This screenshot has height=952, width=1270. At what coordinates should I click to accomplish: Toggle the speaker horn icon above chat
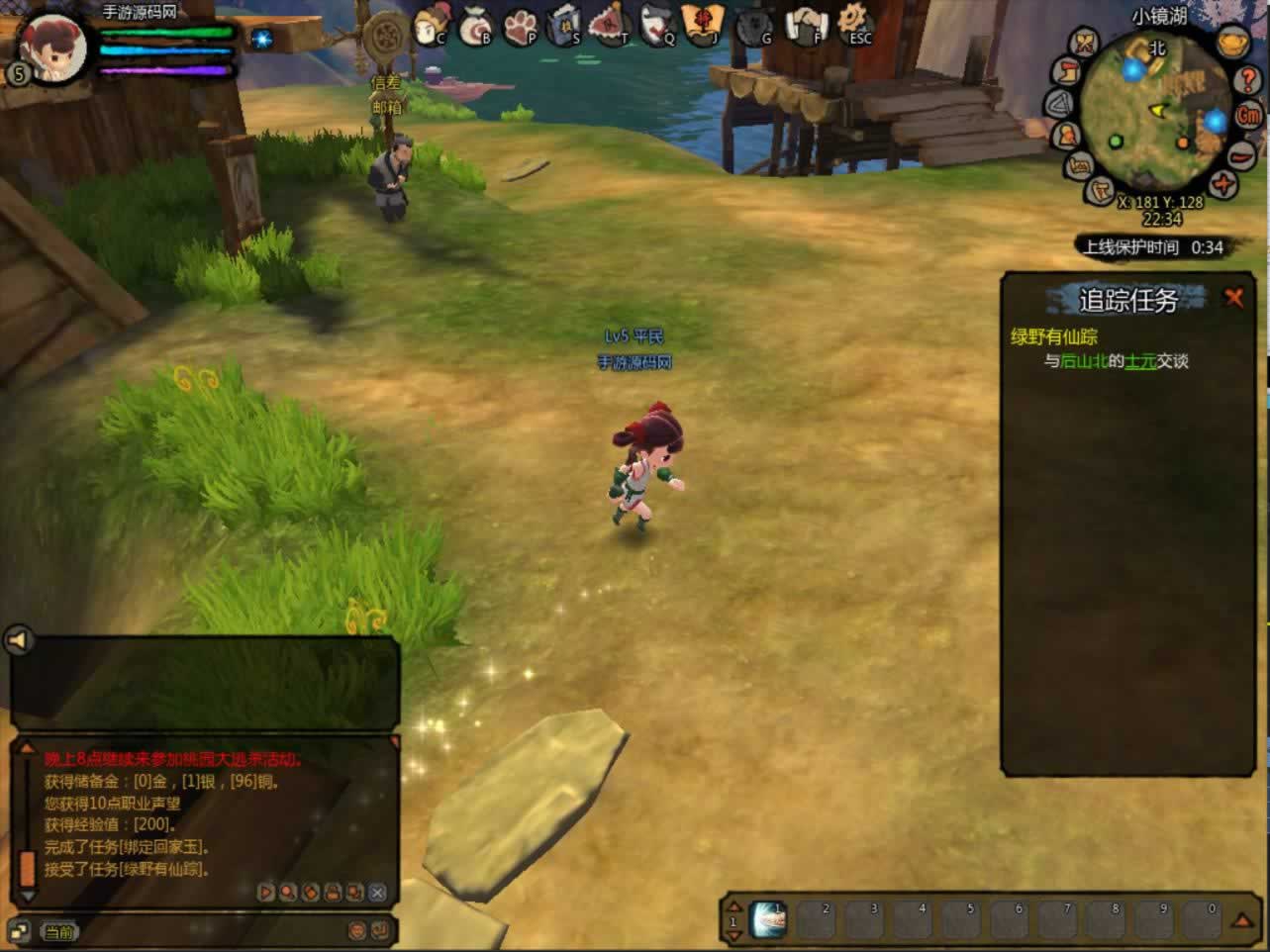[x=19, y=641]
